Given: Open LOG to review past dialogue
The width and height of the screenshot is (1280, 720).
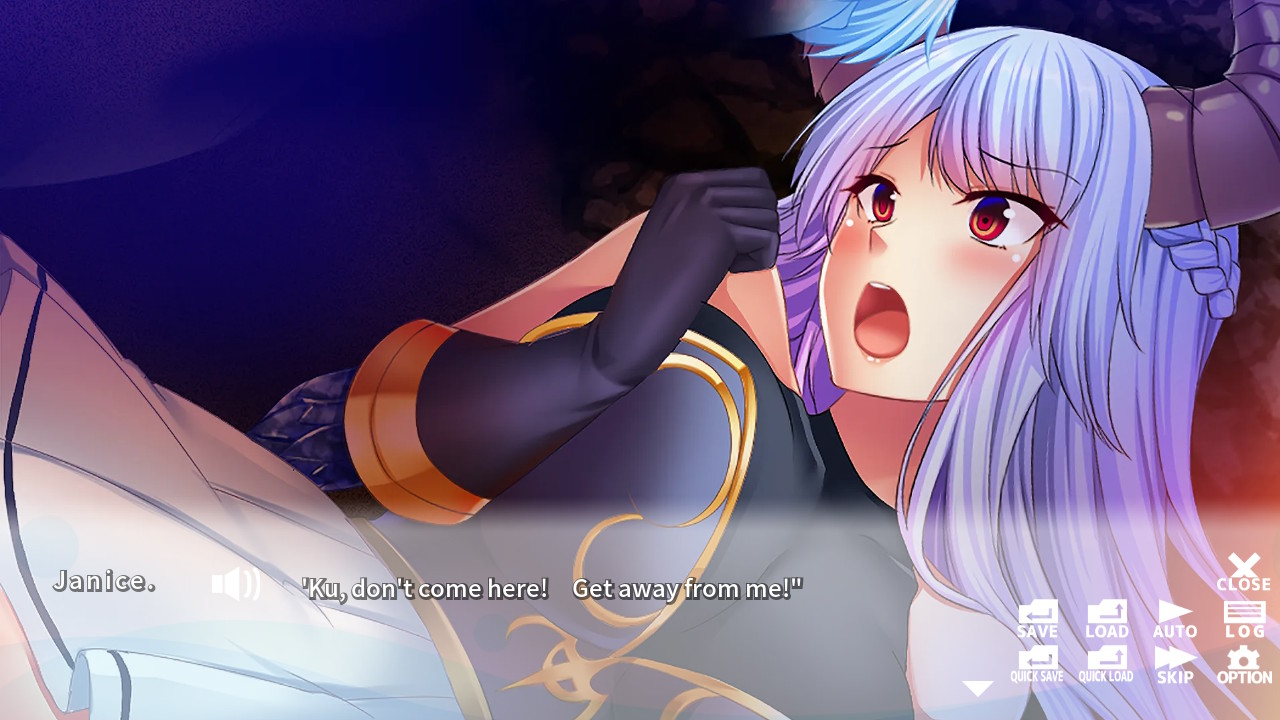Looking at the screenshot, I should [x=1244, y=620].
